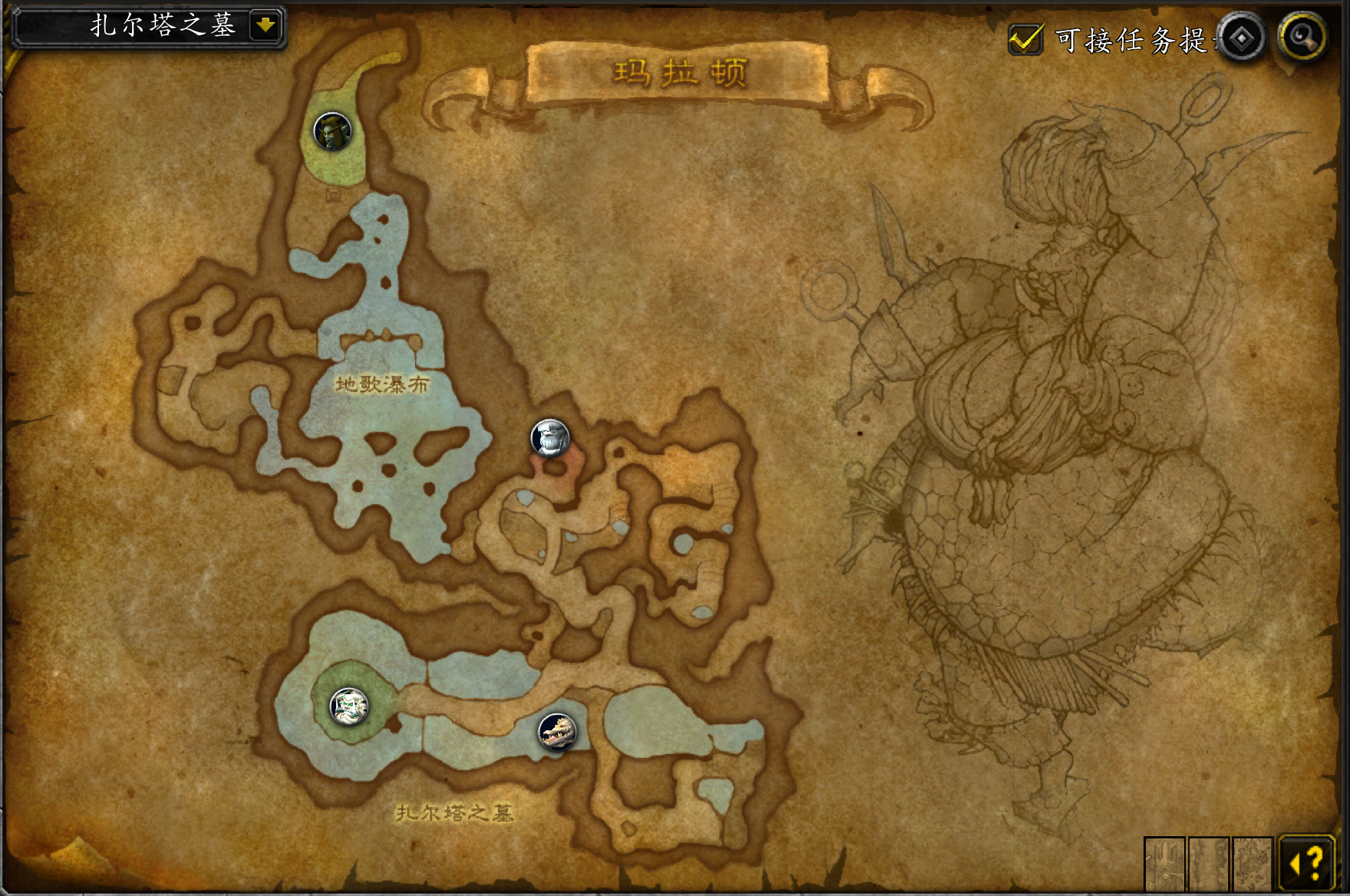The width and height of the screenshot is (1350, 896).
Task: Select the crocodile boss marker on the map
Action: (x=557, y=731)
